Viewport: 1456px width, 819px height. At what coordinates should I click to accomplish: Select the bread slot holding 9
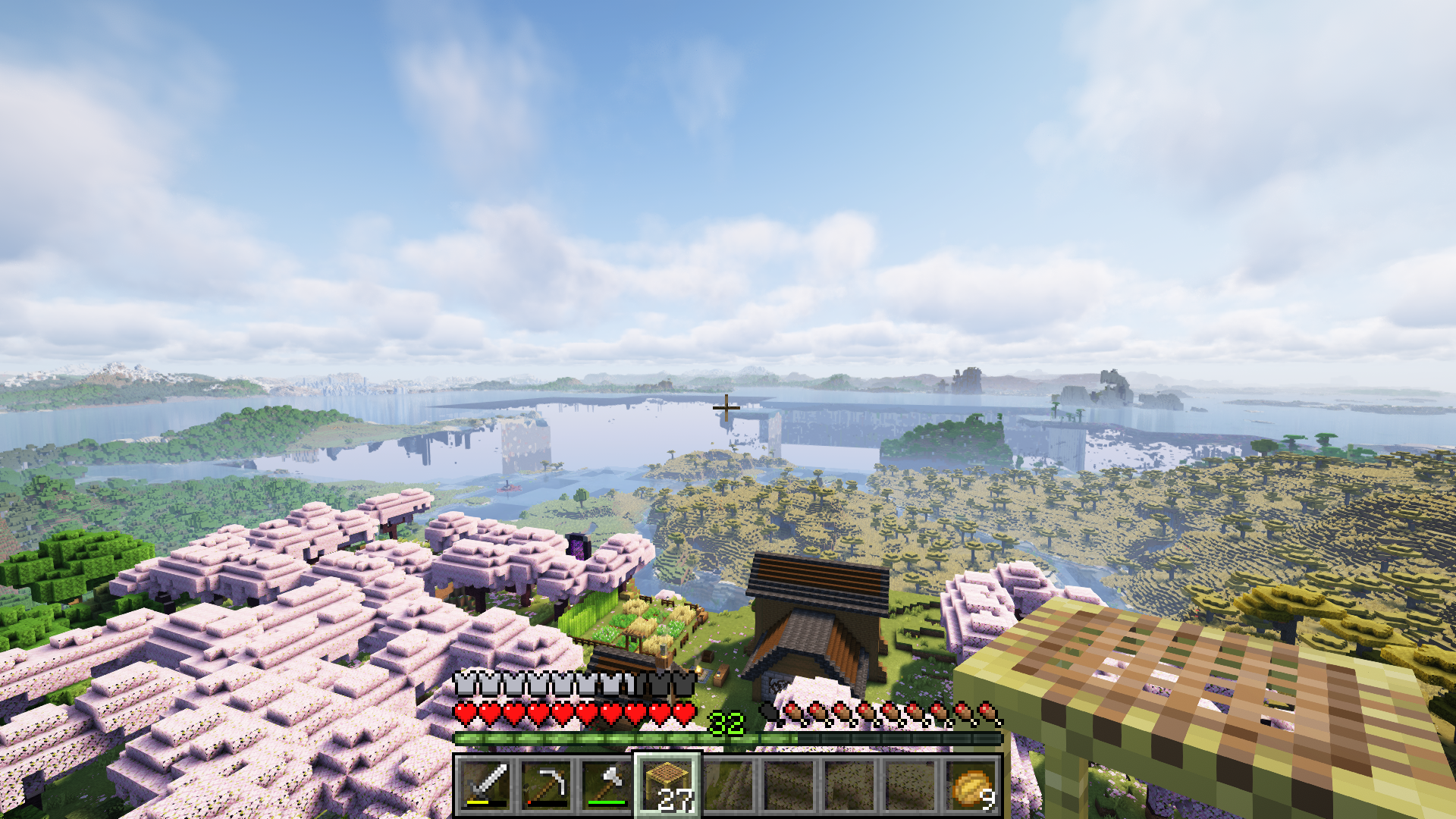971,784
